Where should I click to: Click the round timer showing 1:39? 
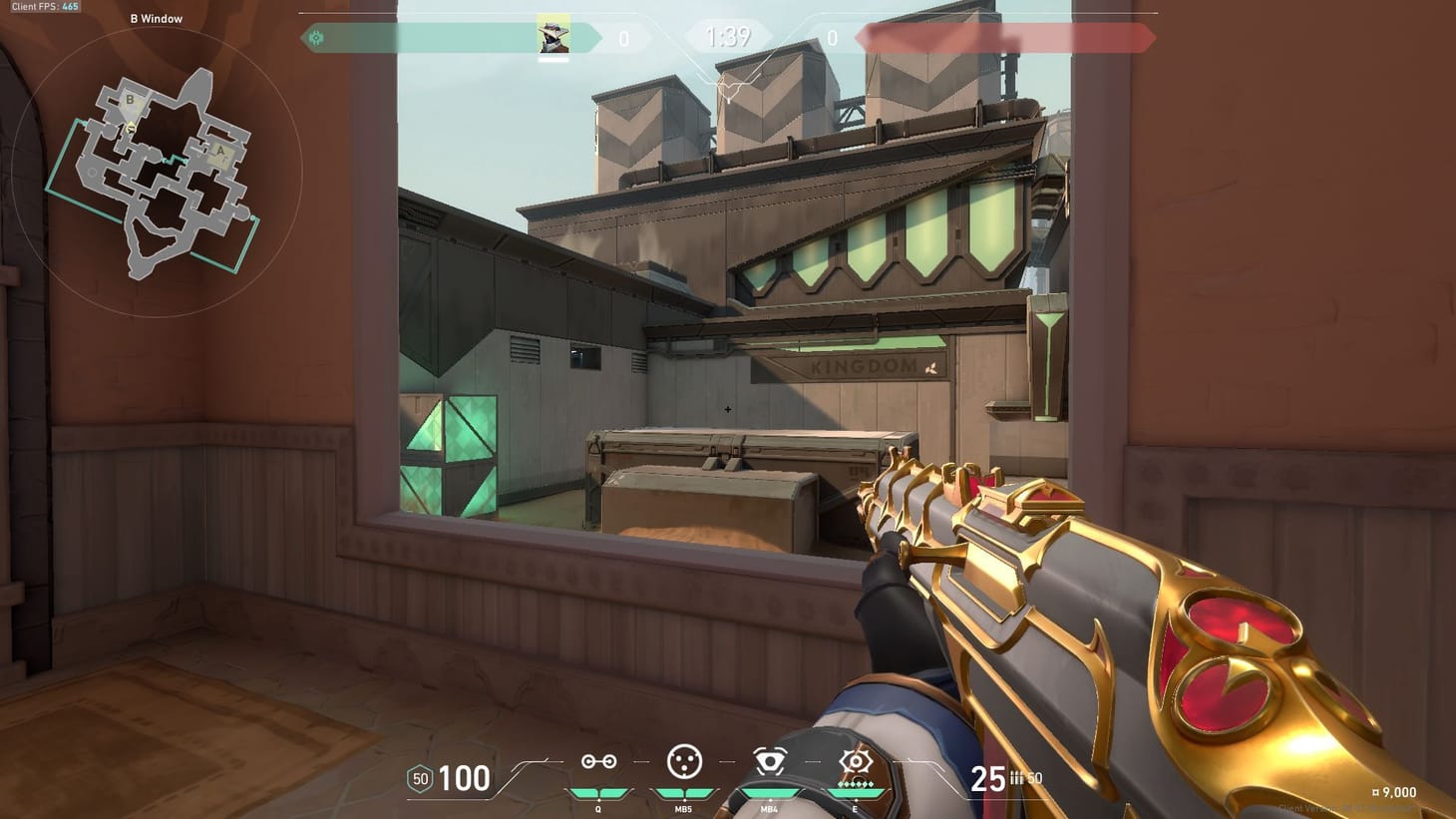coord(728,38)
